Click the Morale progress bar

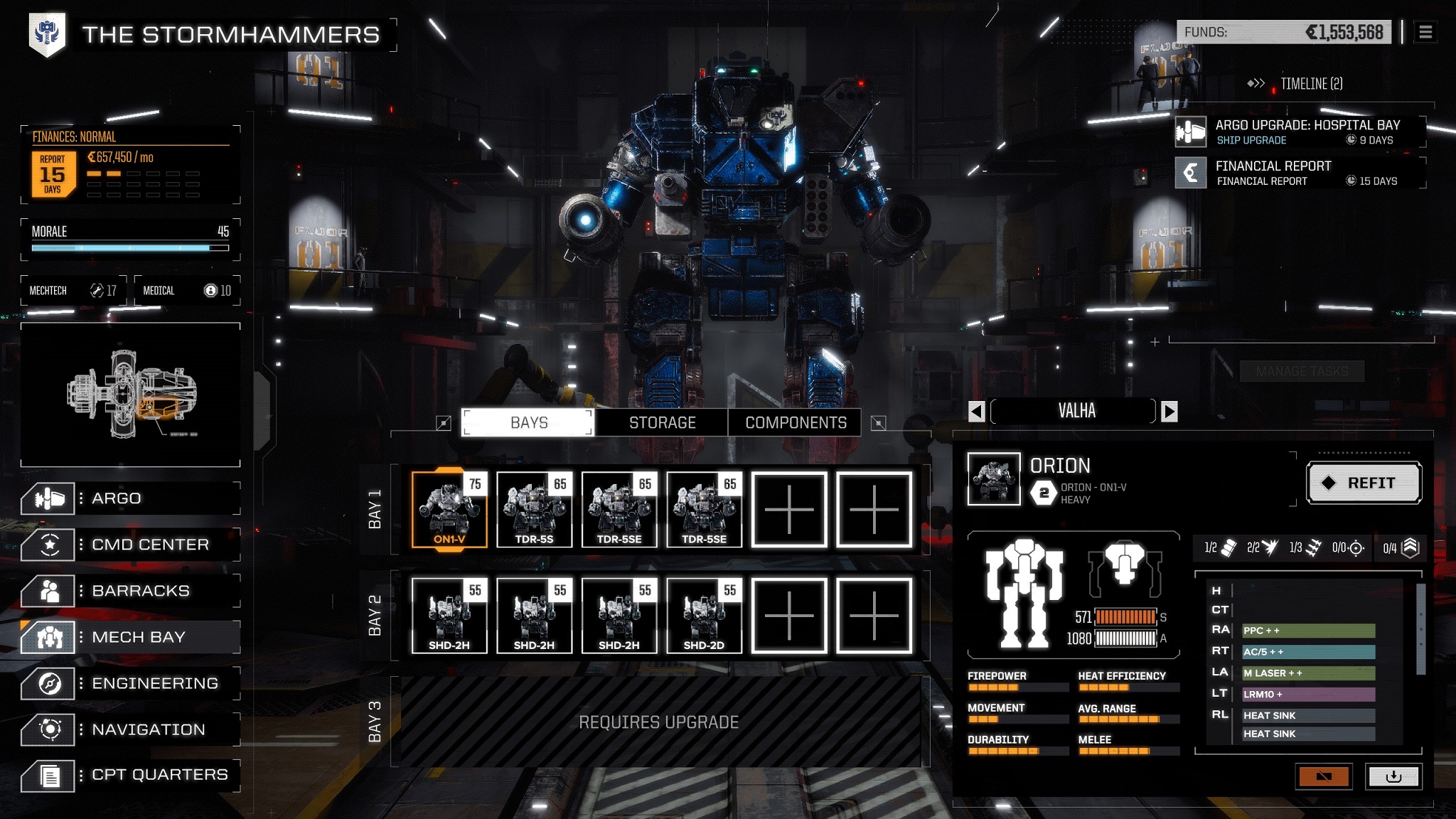click(129, 248)
